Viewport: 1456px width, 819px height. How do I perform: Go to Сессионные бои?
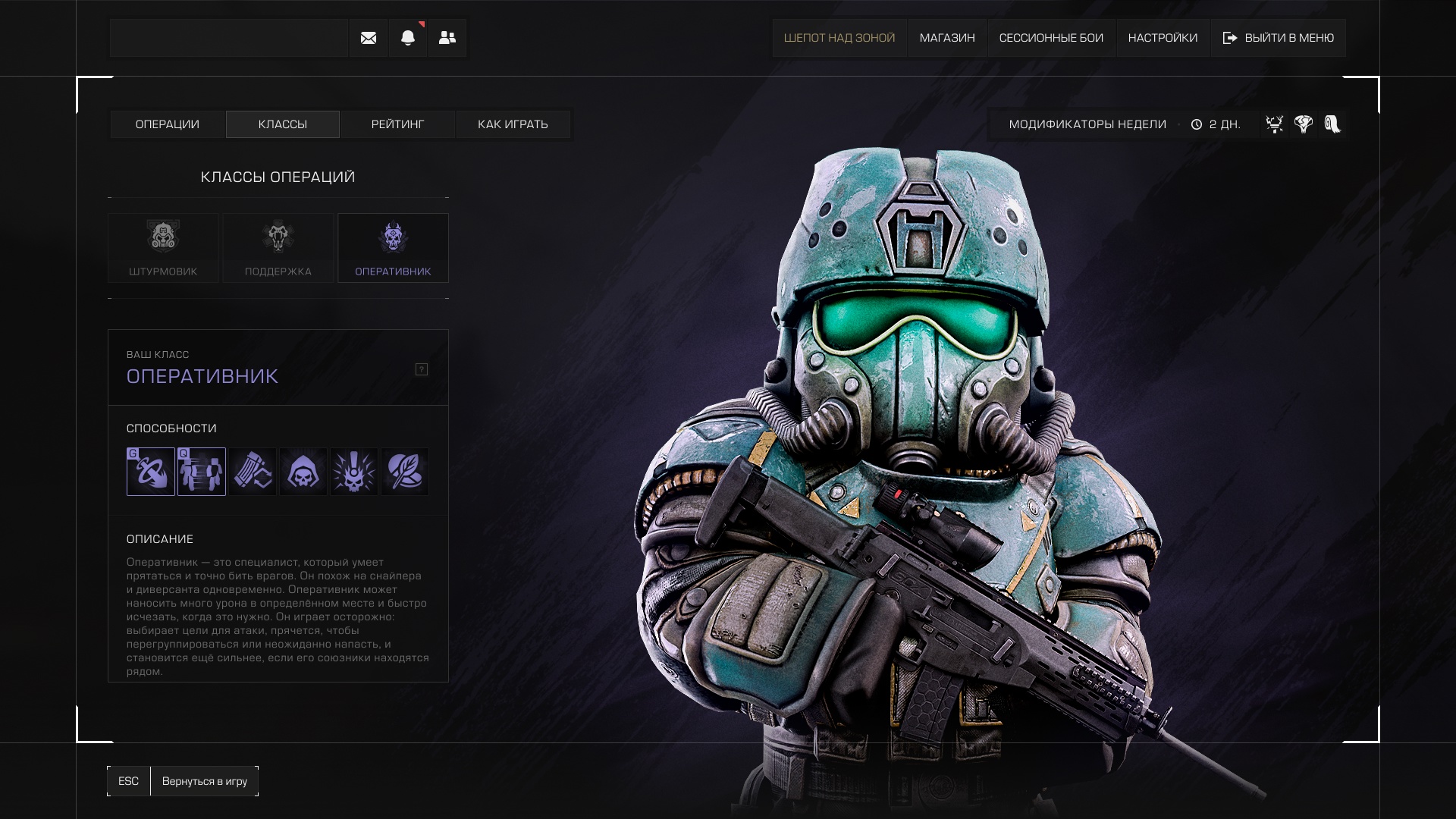point(1051,38)
